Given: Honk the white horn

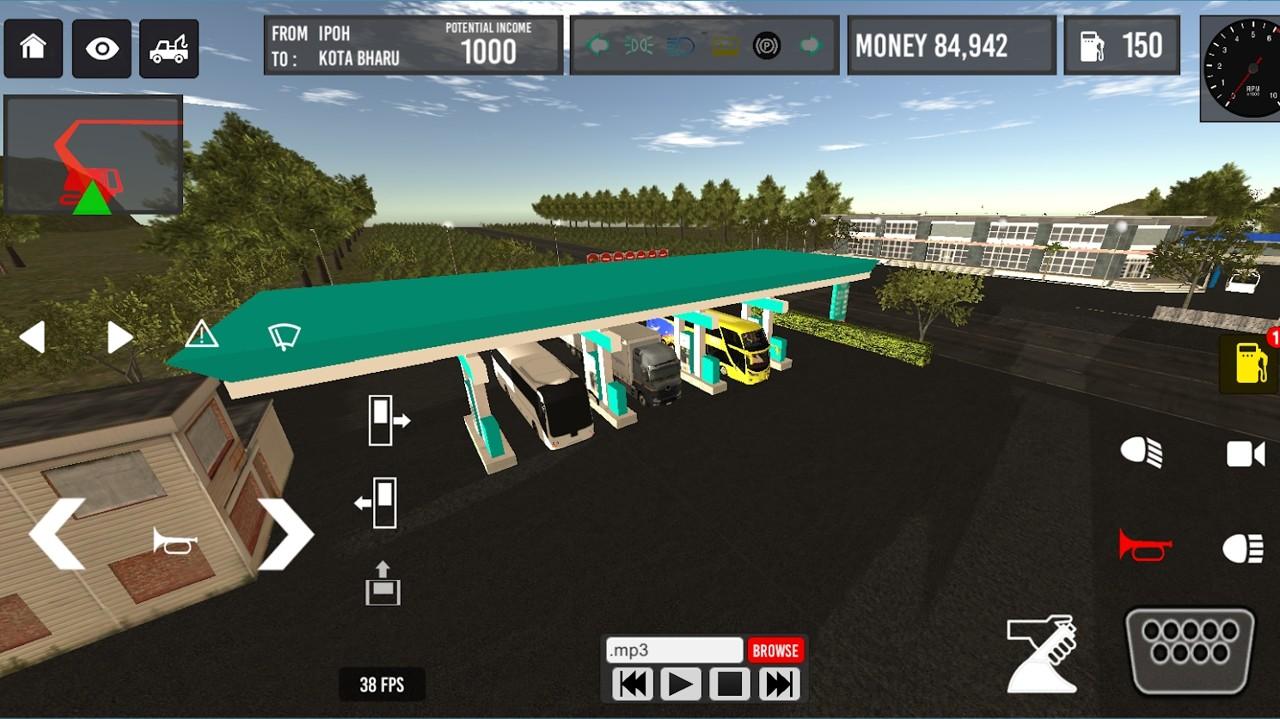Looking at the screenshot, I should pyautogui.click(x=174, y=541).
